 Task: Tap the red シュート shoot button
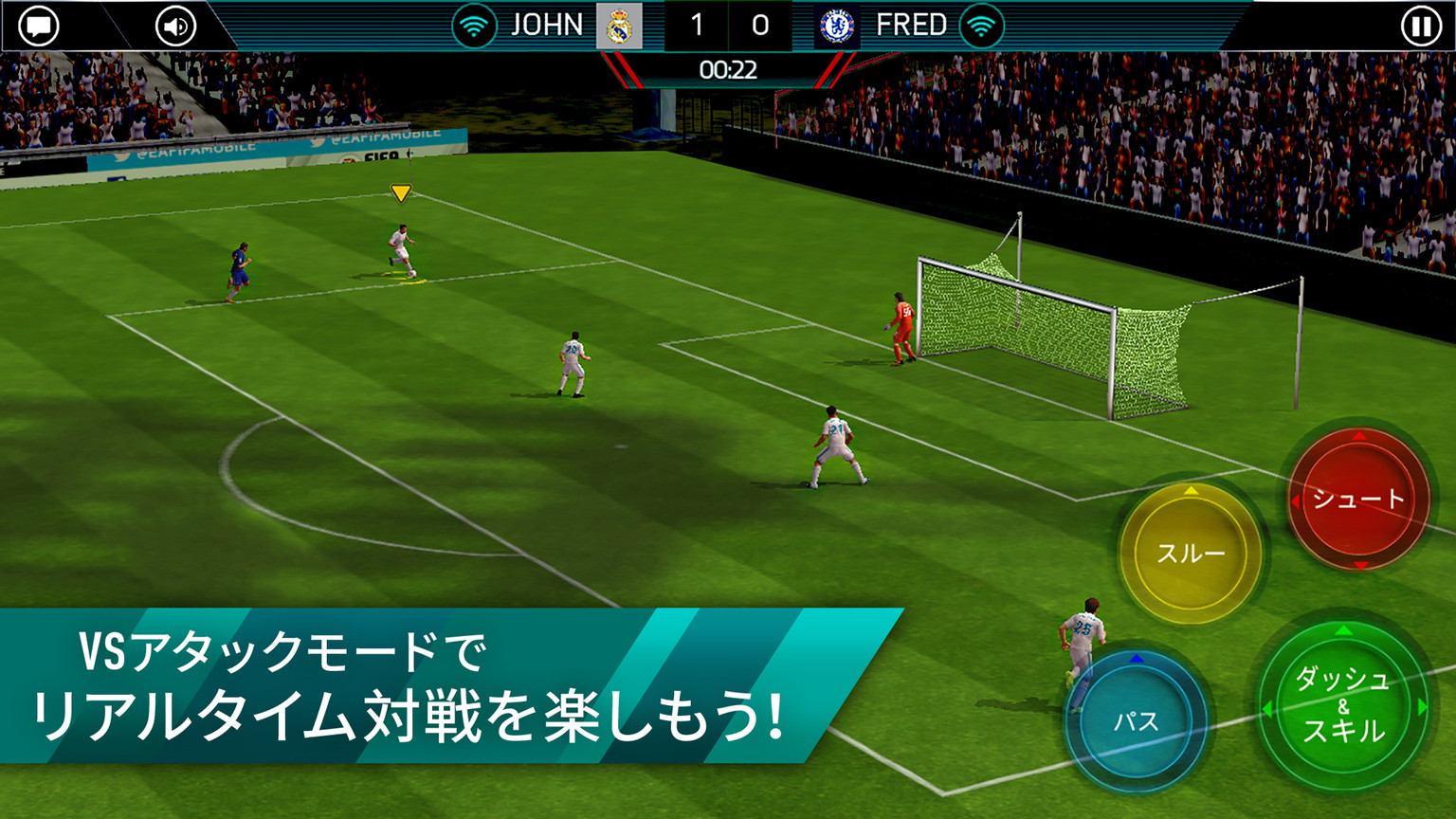1357,499
